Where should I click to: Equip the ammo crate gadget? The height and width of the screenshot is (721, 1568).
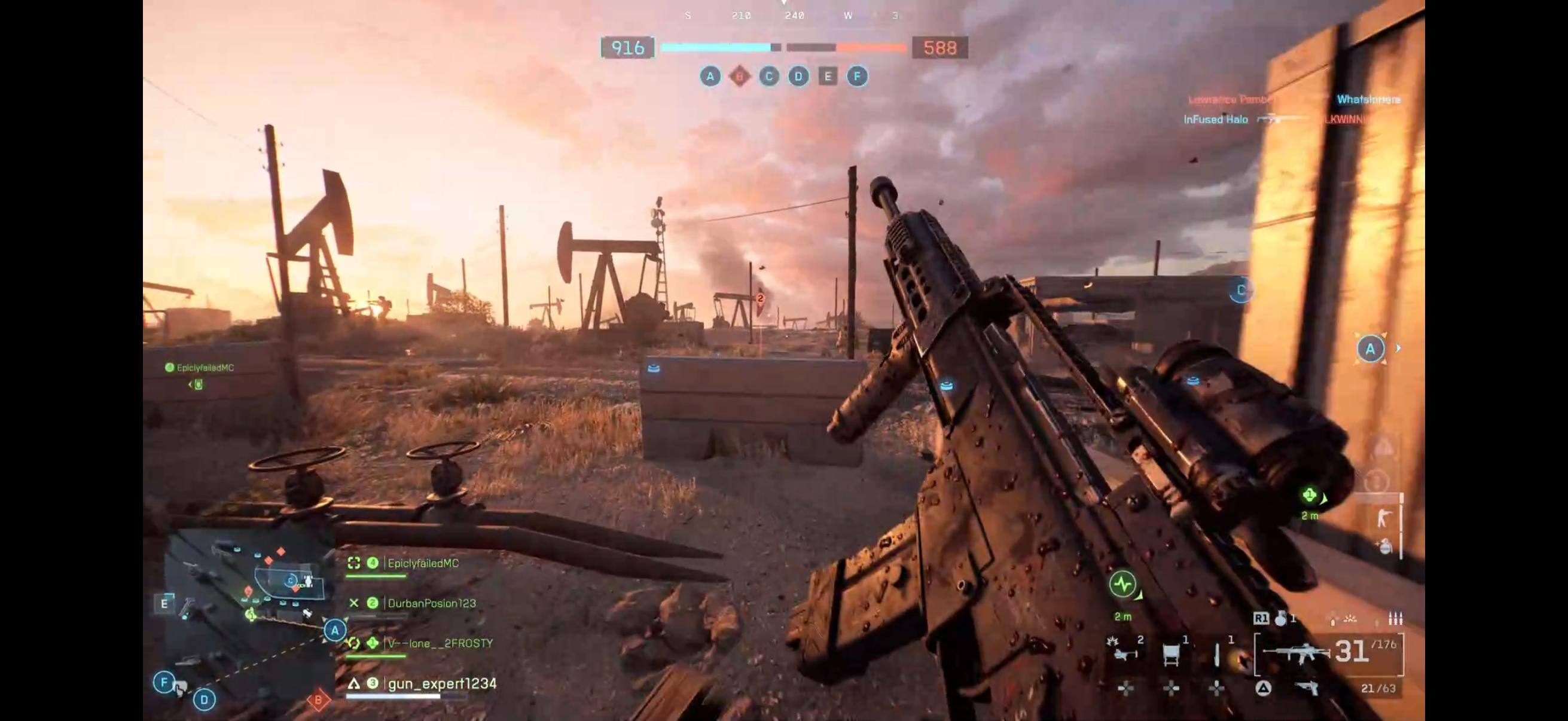click(x=1170, y=653)
